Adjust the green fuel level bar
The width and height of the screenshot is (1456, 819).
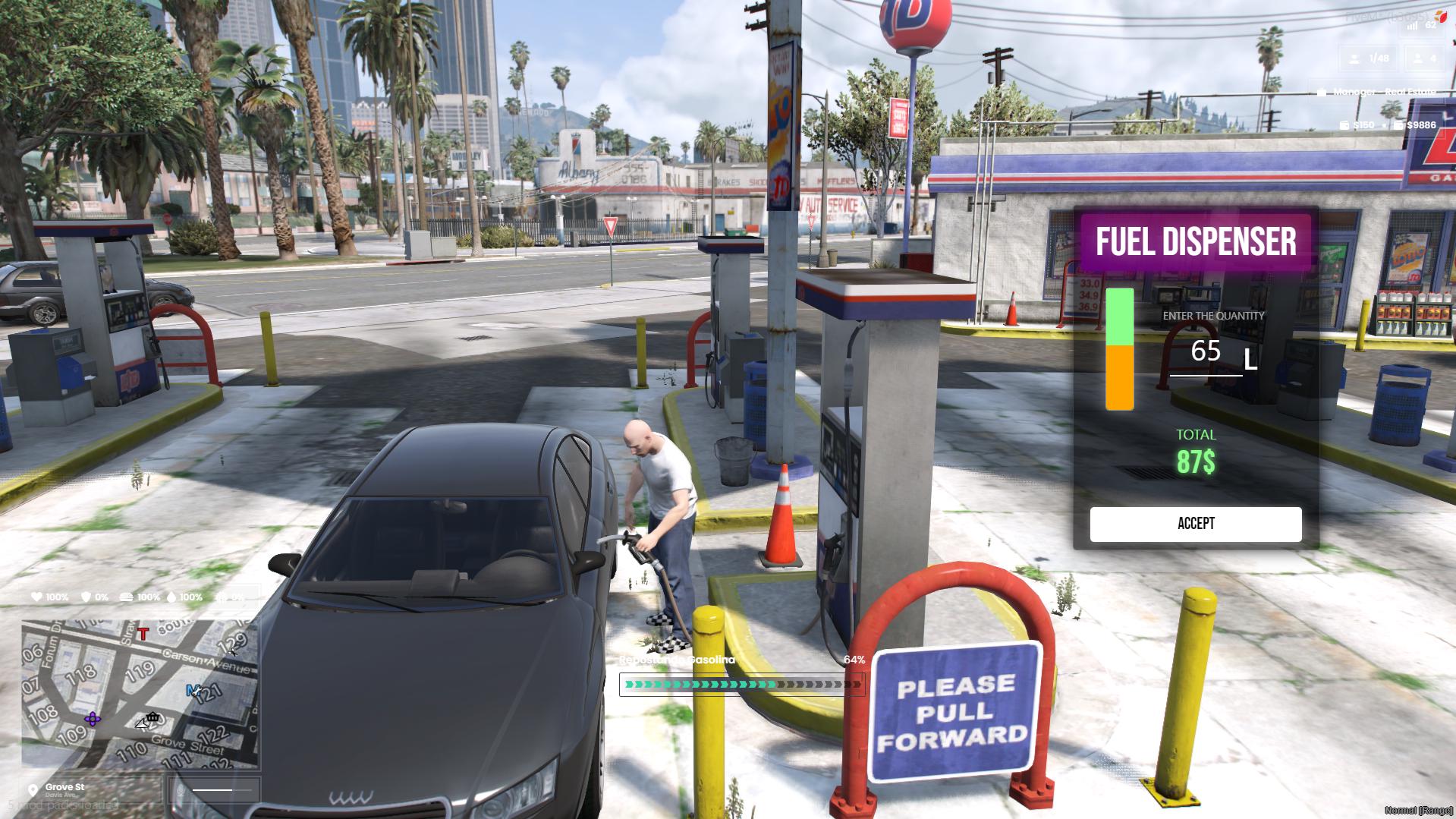1118,317
